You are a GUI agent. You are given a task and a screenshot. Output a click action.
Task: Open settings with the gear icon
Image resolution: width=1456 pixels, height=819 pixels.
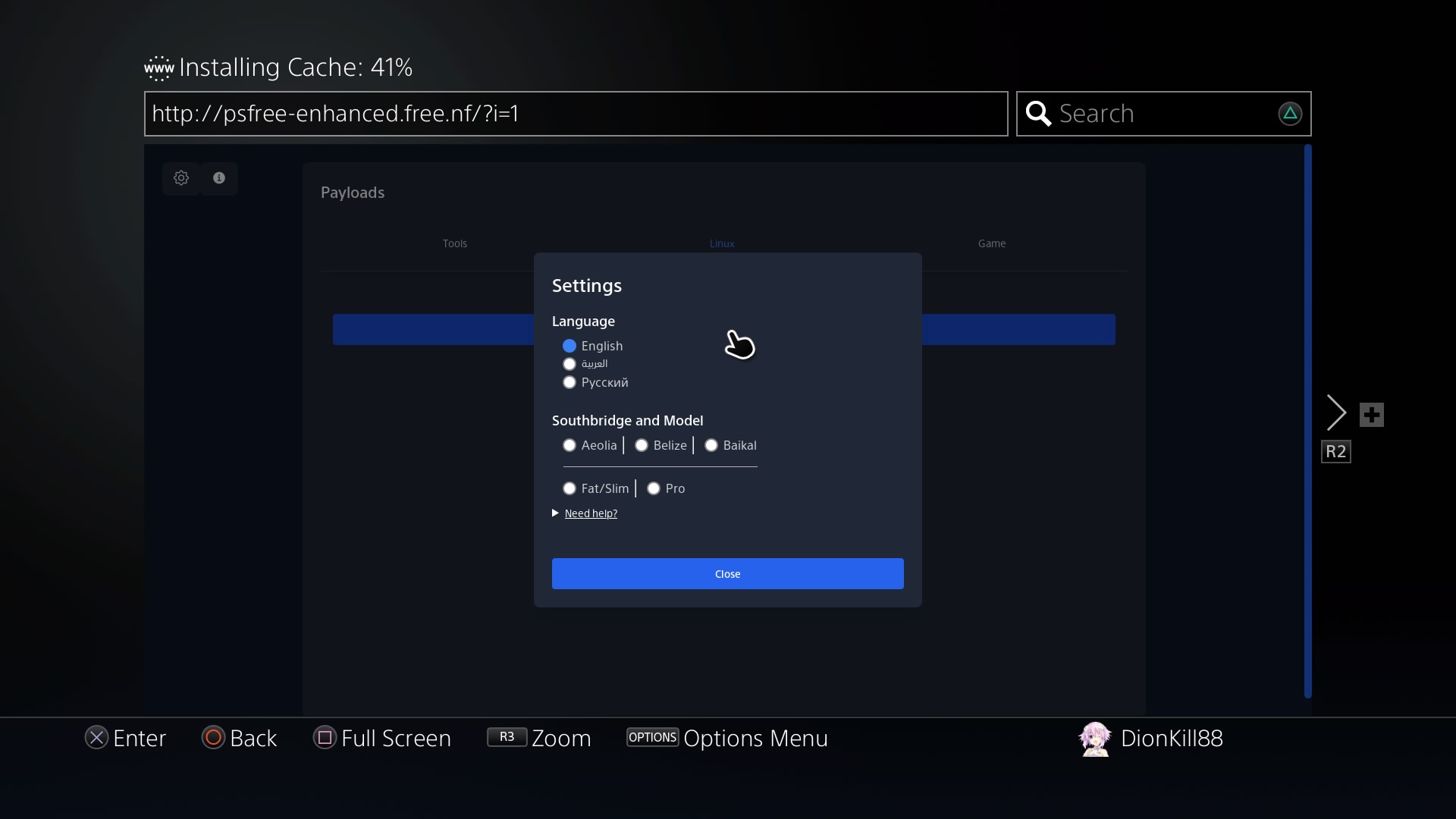pos(181,178)
